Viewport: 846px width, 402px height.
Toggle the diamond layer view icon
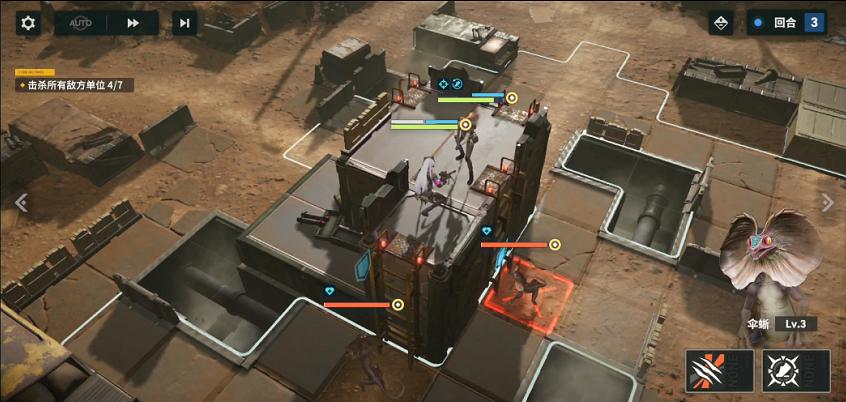pyautogui.click(x=721, y=23)
